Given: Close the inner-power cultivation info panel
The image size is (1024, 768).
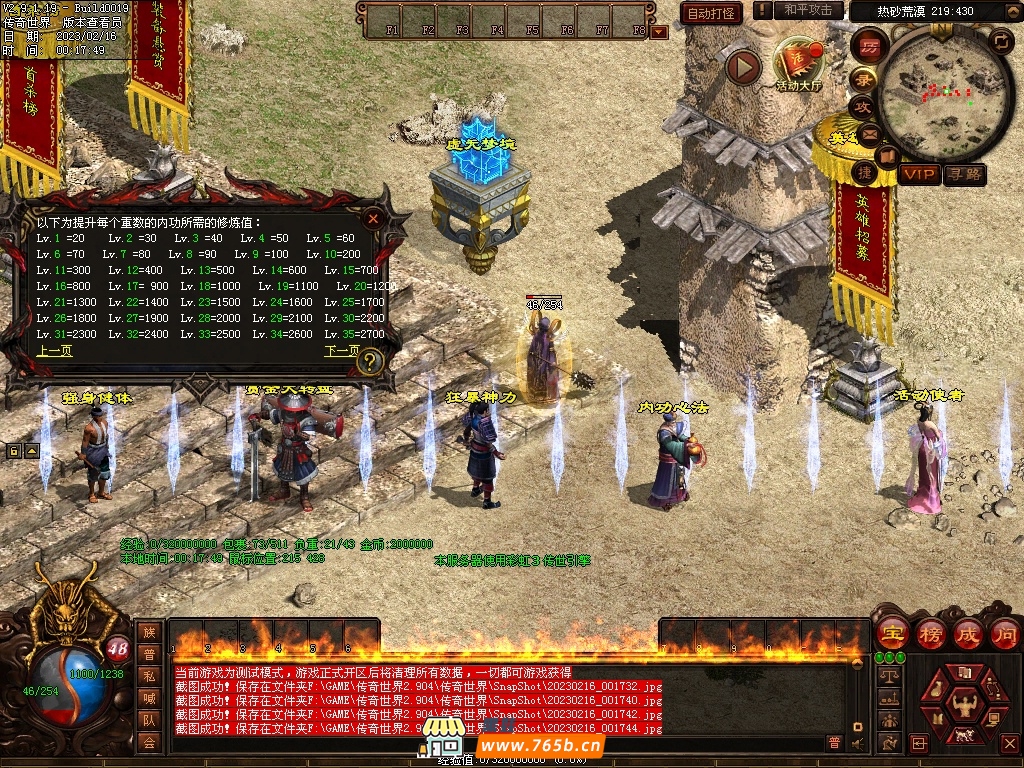Looking at the screenshot, I should pyautogui.click(x=373, y=217).
